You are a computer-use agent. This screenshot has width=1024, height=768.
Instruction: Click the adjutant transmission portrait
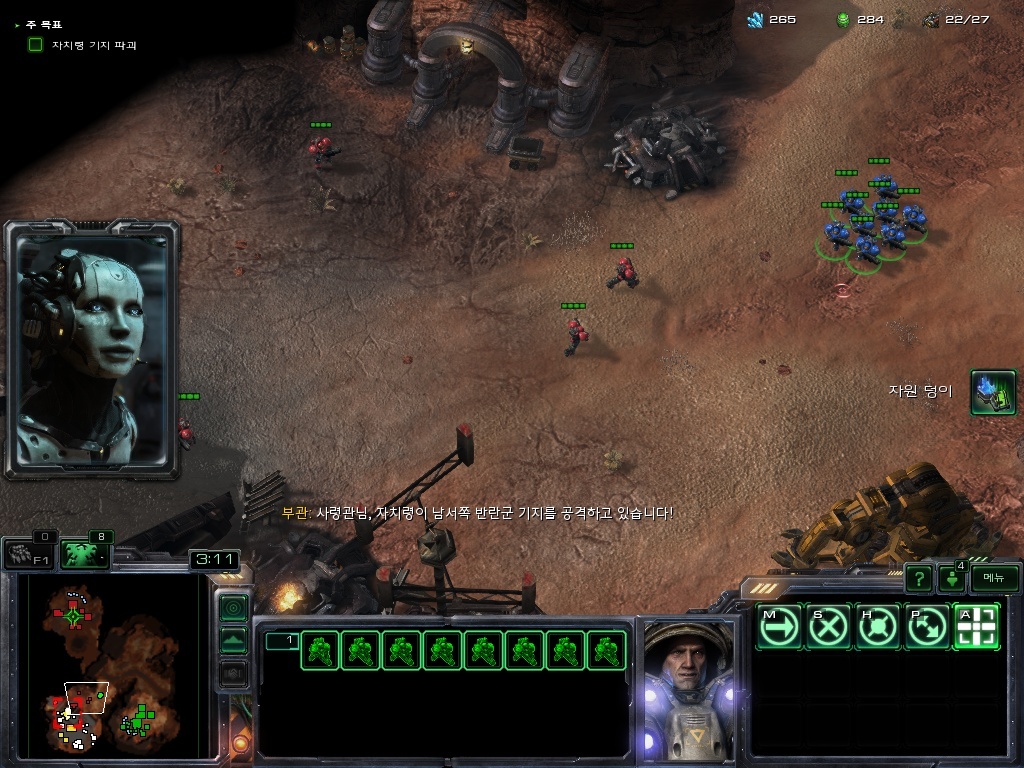pos(92,349)
